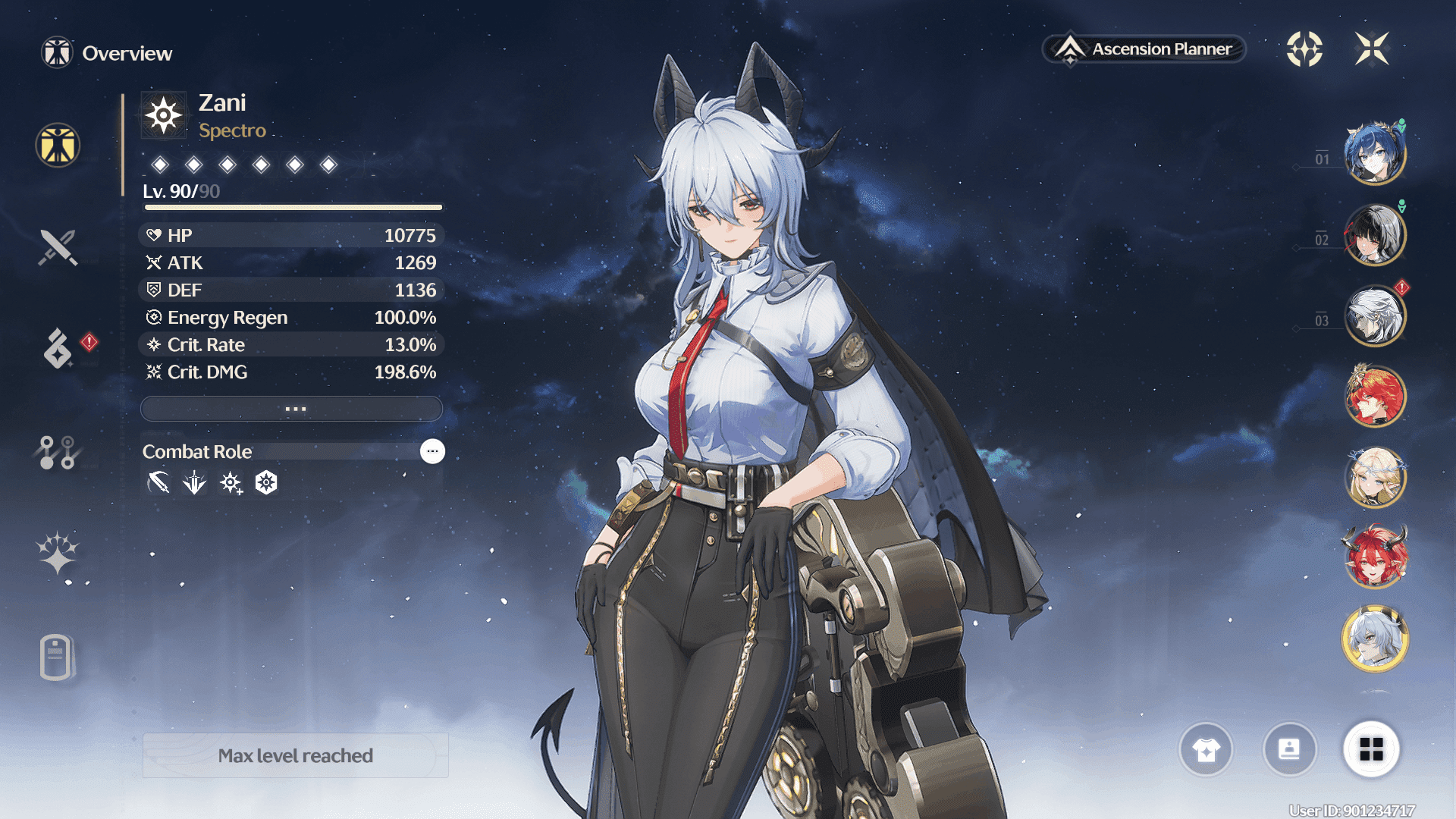Switch to the Weapon tab with crossed swords
1456x819 pixels.
click(58, 247)
